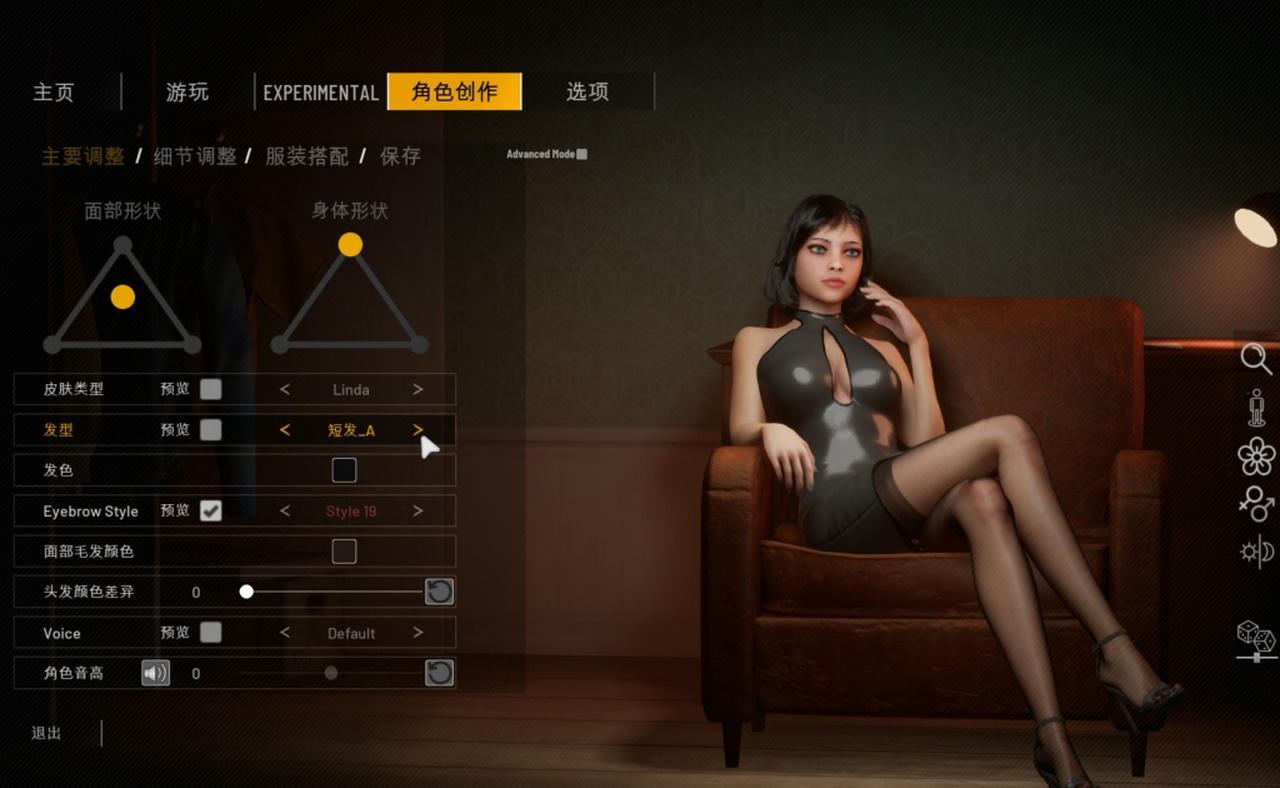Move the 面部形状 triangle marker
The height and width of the screenshot is (788, 1280).
(x=122, y=296)
